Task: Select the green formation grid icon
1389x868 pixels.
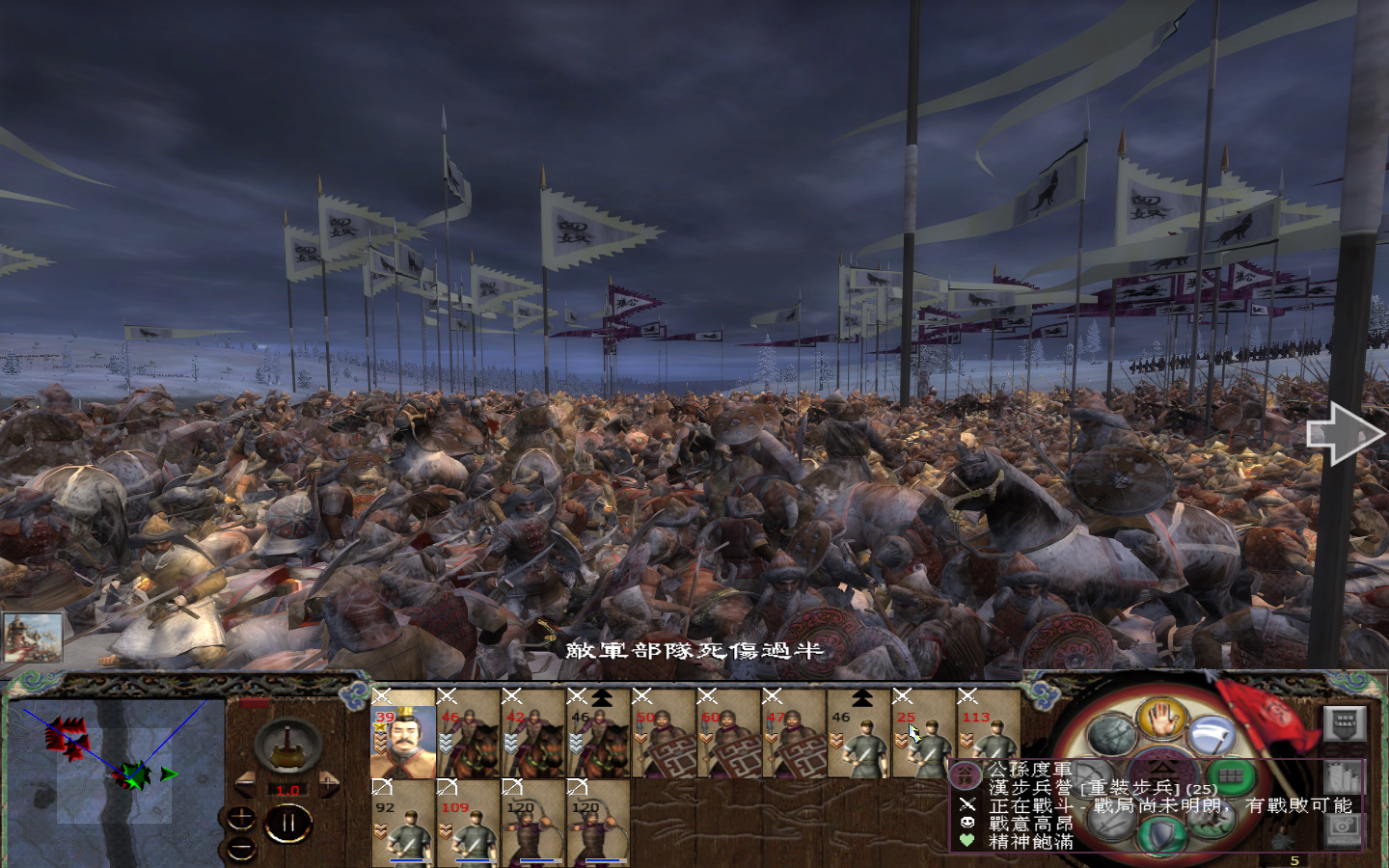Action: (1230, 773)
